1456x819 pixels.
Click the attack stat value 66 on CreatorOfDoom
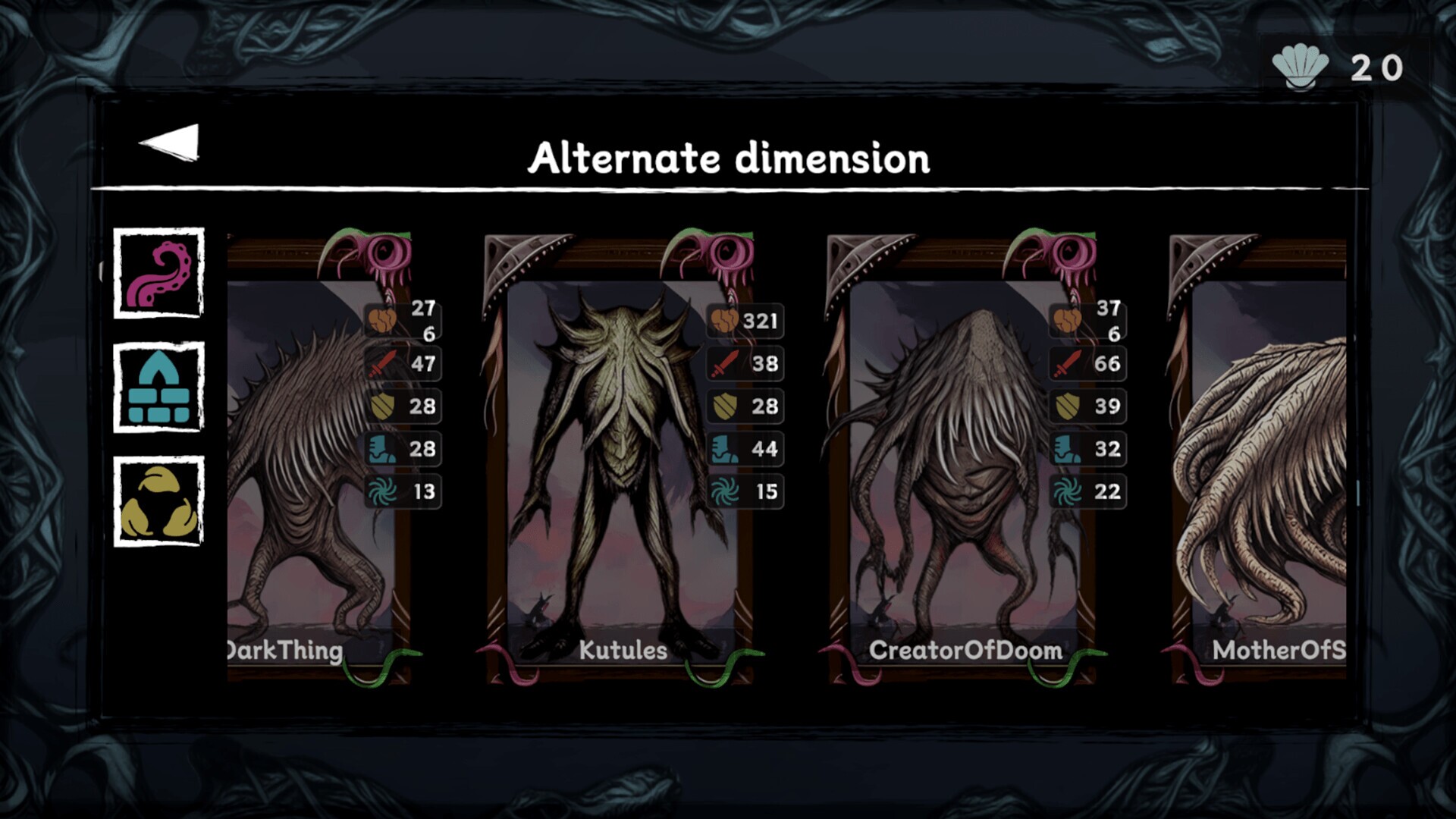point(1107,363)
